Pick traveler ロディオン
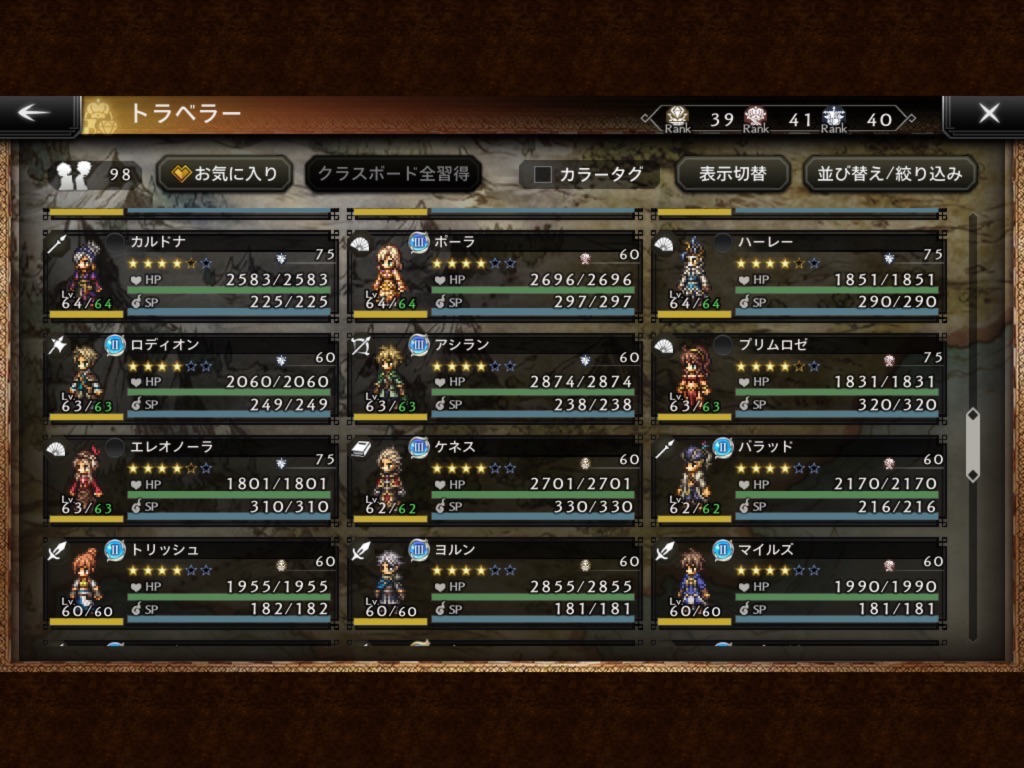The height and width of the screenshot is (768, 1024). tap(190, 377)
